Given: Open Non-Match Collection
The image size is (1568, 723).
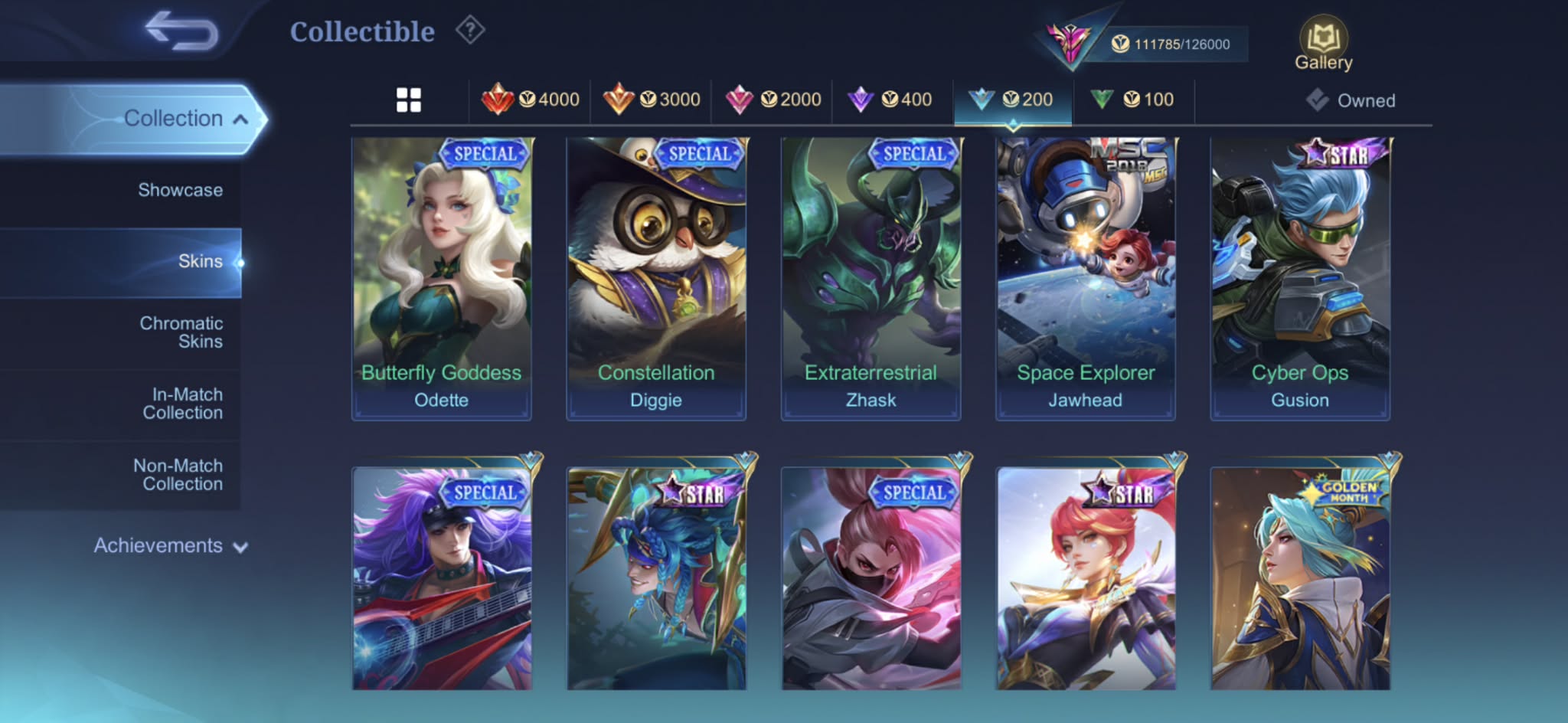Looking at the screenshot, I should 178,475.
